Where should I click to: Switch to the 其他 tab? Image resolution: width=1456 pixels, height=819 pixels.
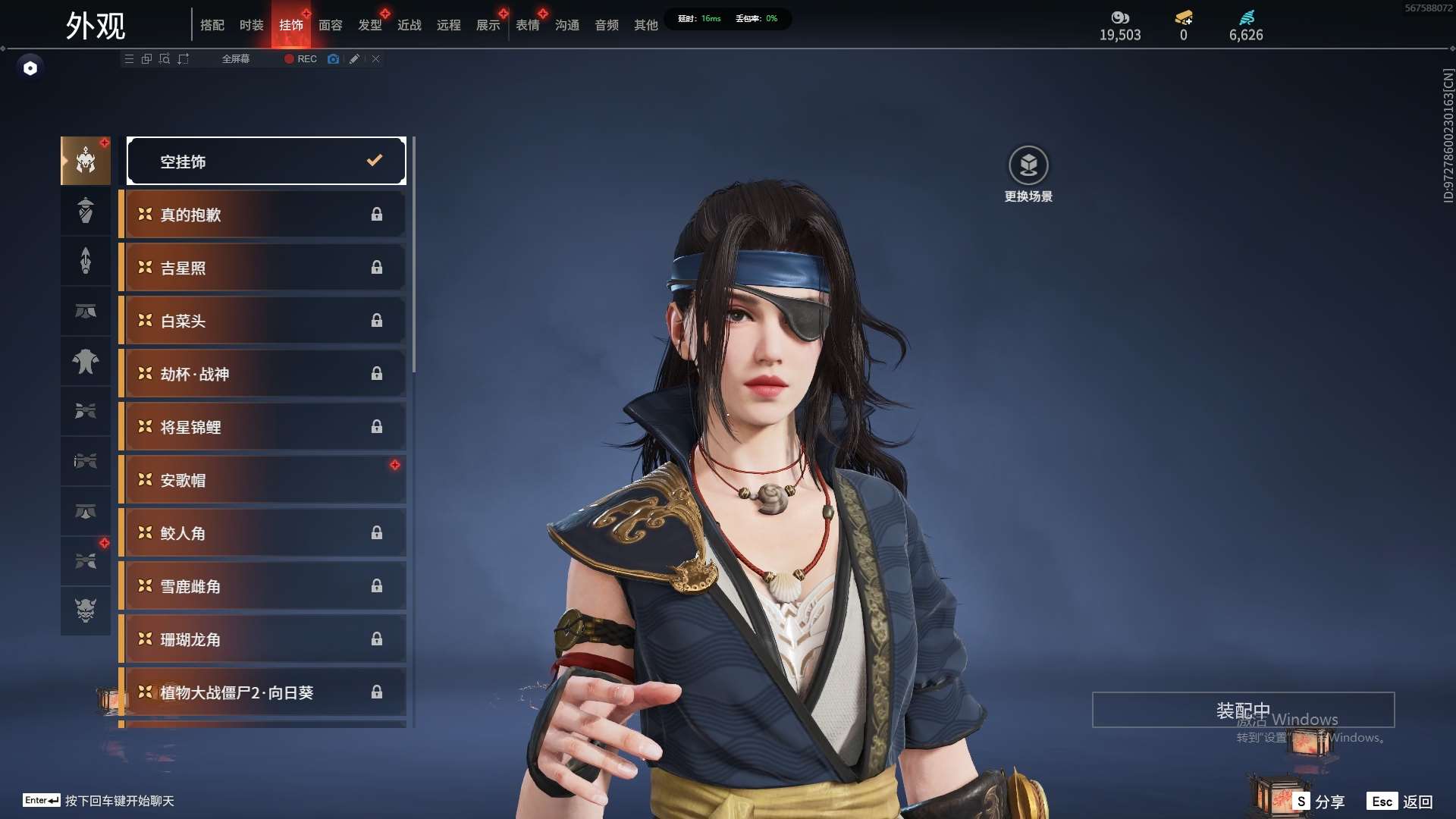coord(646,25)
